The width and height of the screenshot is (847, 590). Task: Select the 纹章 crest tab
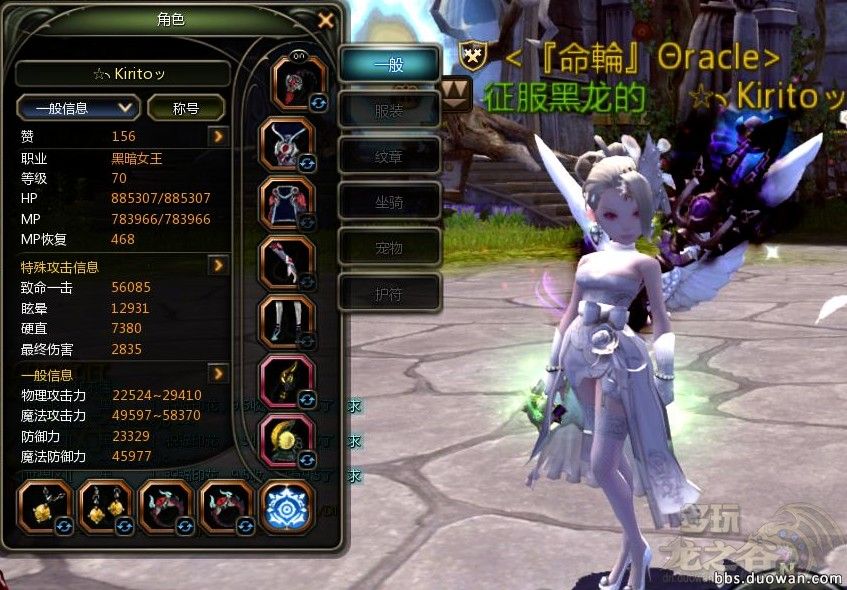tap(389, 156)
